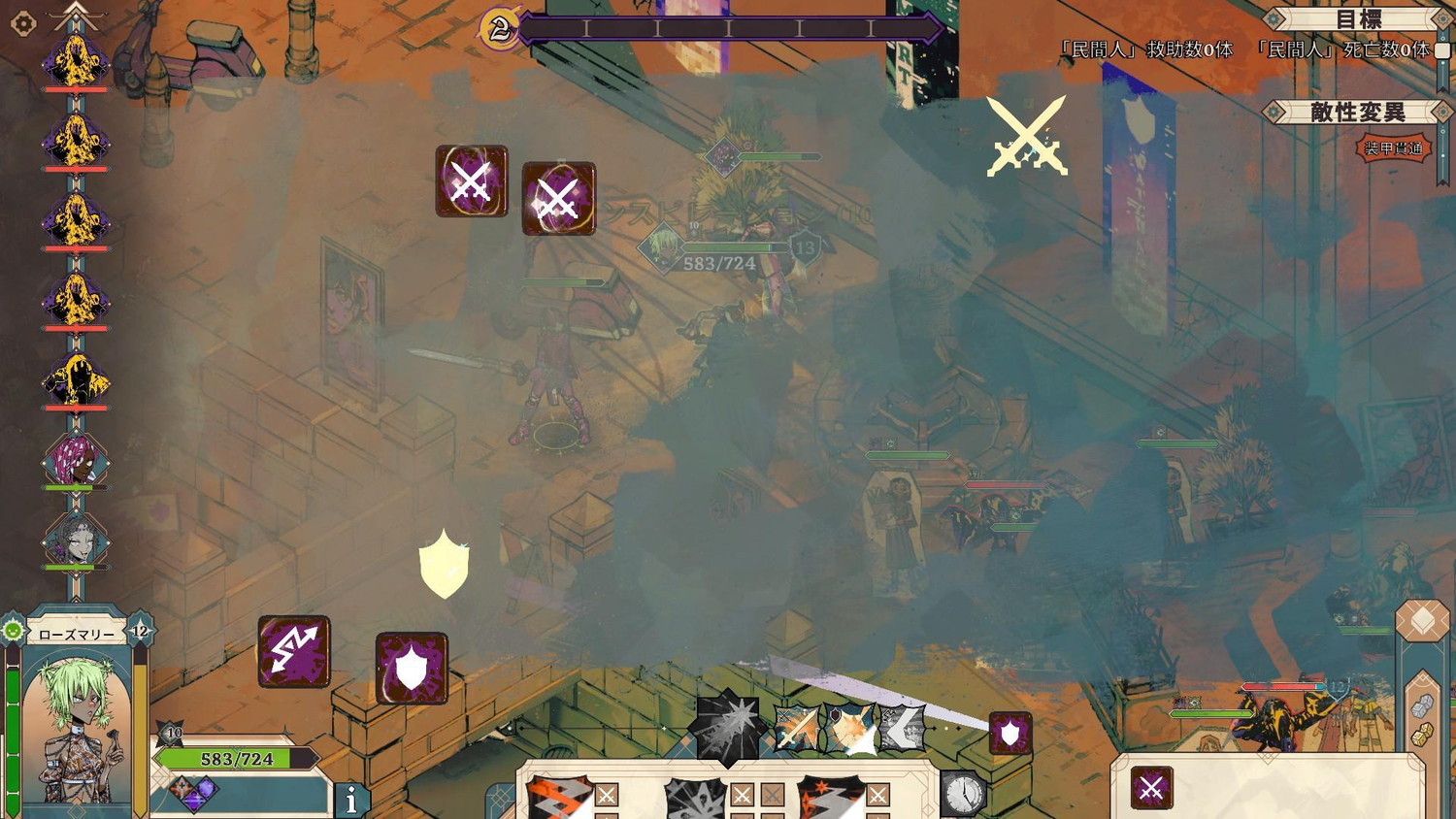Click the turn counter 2 badge
The image size is (1456, 819).
point(500,30)
